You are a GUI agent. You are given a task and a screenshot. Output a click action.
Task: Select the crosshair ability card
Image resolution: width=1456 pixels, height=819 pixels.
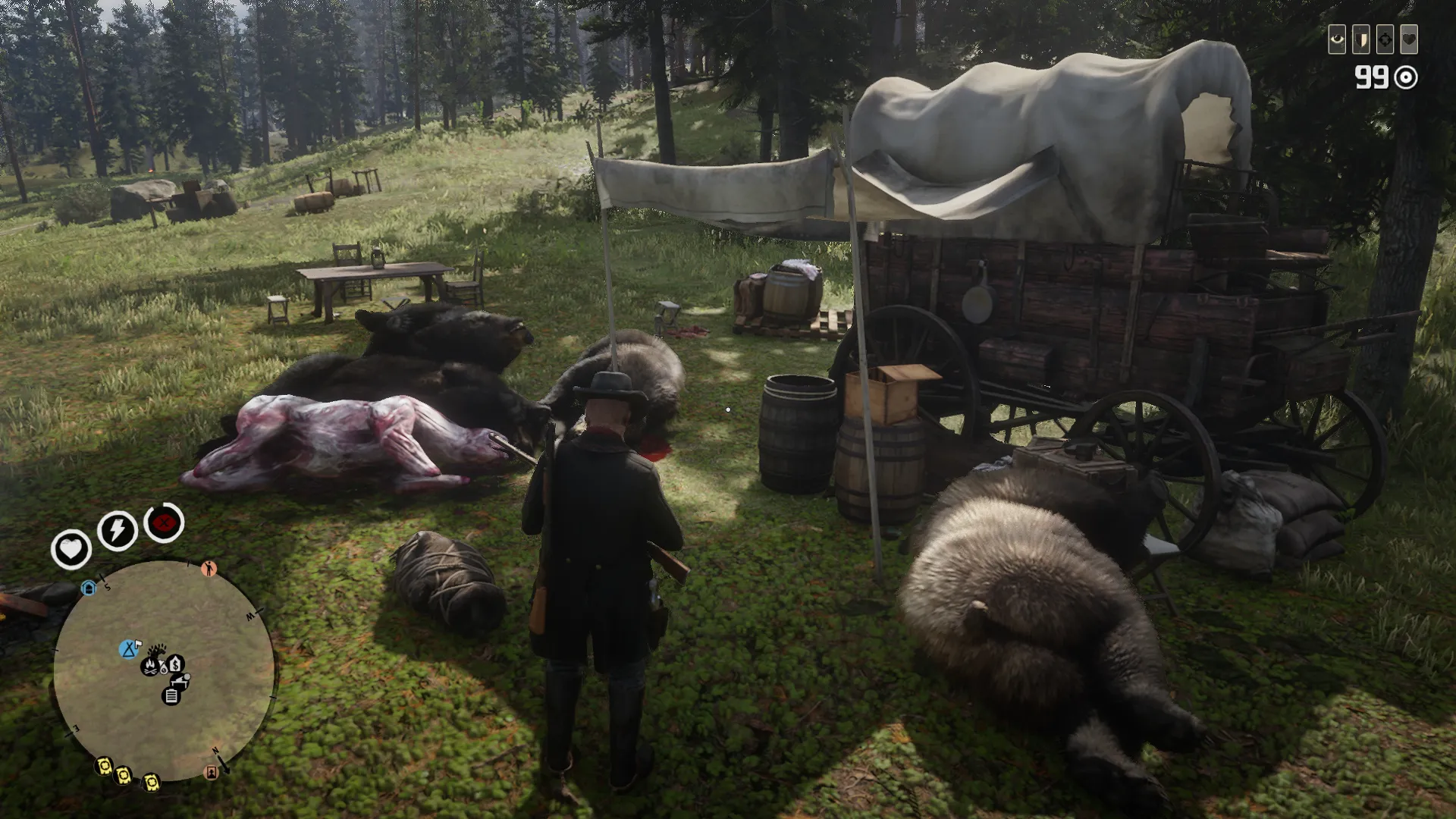(1385, 39)
